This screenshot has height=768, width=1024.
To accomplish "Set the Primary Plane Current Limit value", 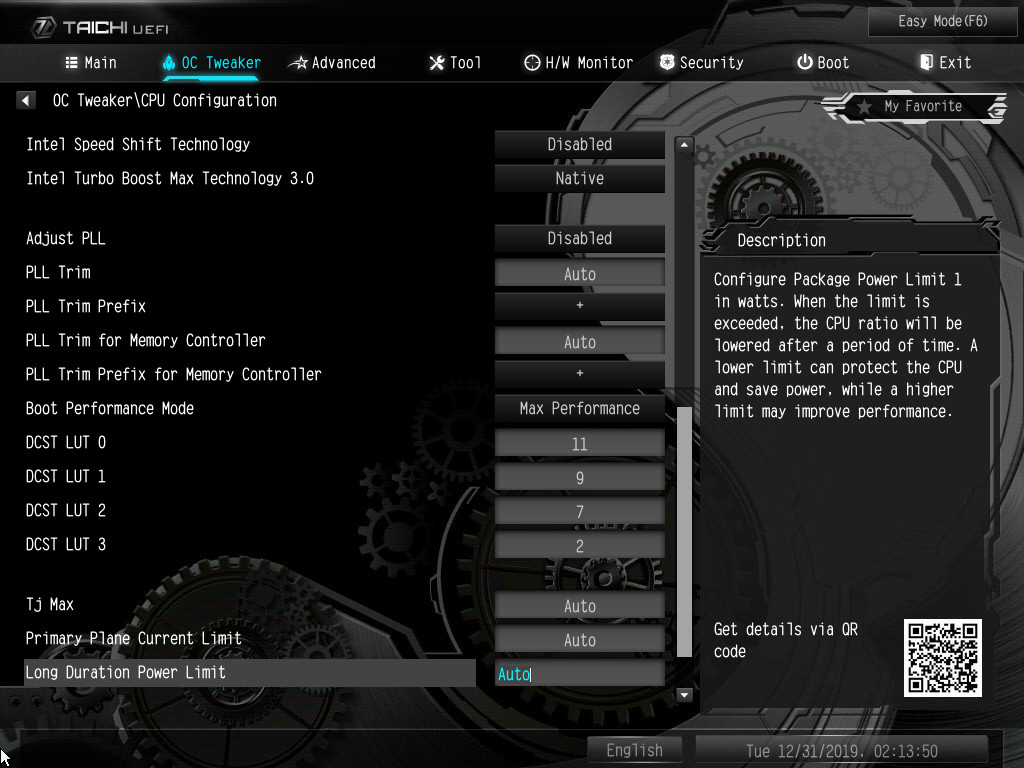I will [x=579, y=640].
